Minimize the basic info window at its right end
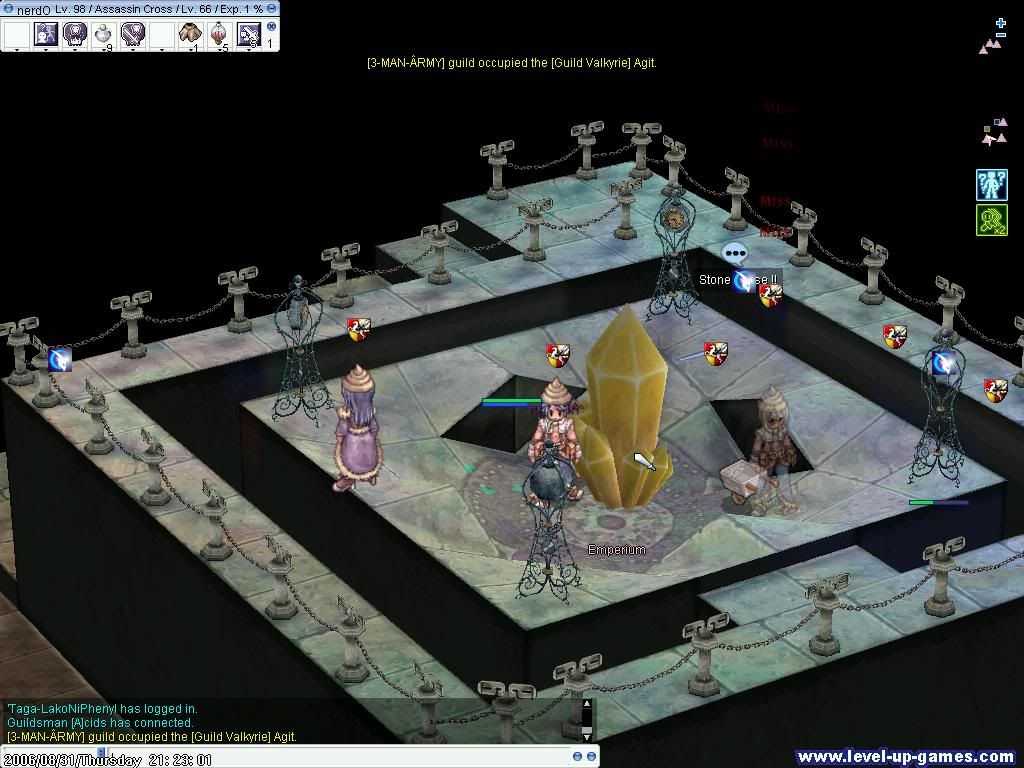Image resolution: width=1024 pixels, height=768 pixels. click(x=272, y=8)
